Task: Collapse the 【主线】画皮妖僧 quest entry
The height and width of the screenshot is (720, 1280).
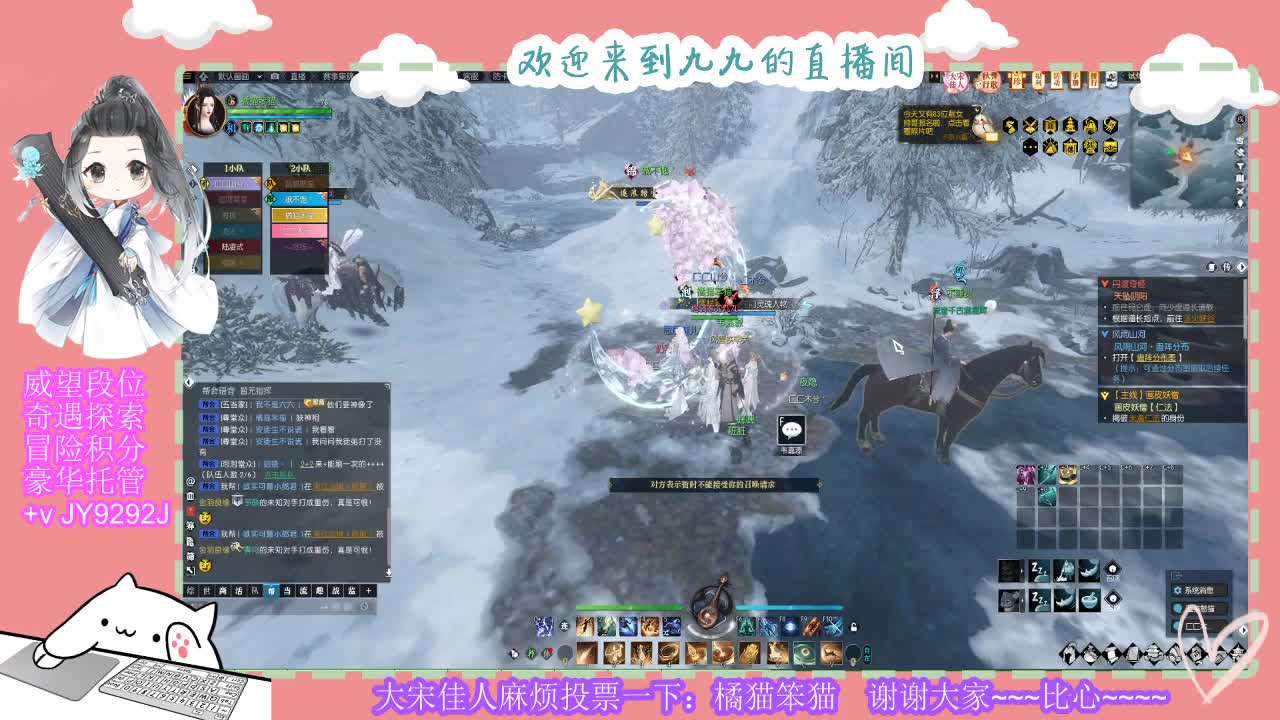Action: coord(1104,394)
